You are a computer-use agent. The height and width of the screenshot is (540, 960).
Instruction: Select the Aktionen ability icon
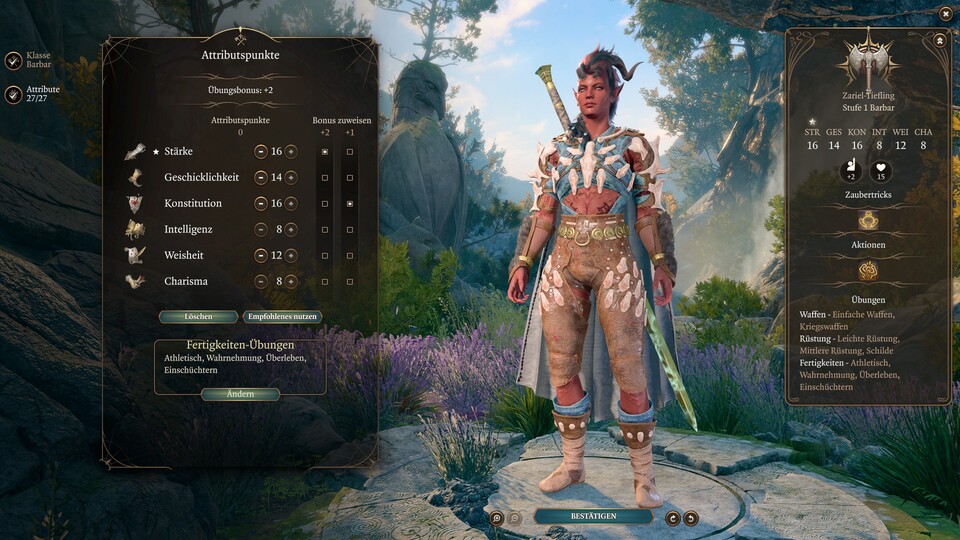[x=868, y=270]
